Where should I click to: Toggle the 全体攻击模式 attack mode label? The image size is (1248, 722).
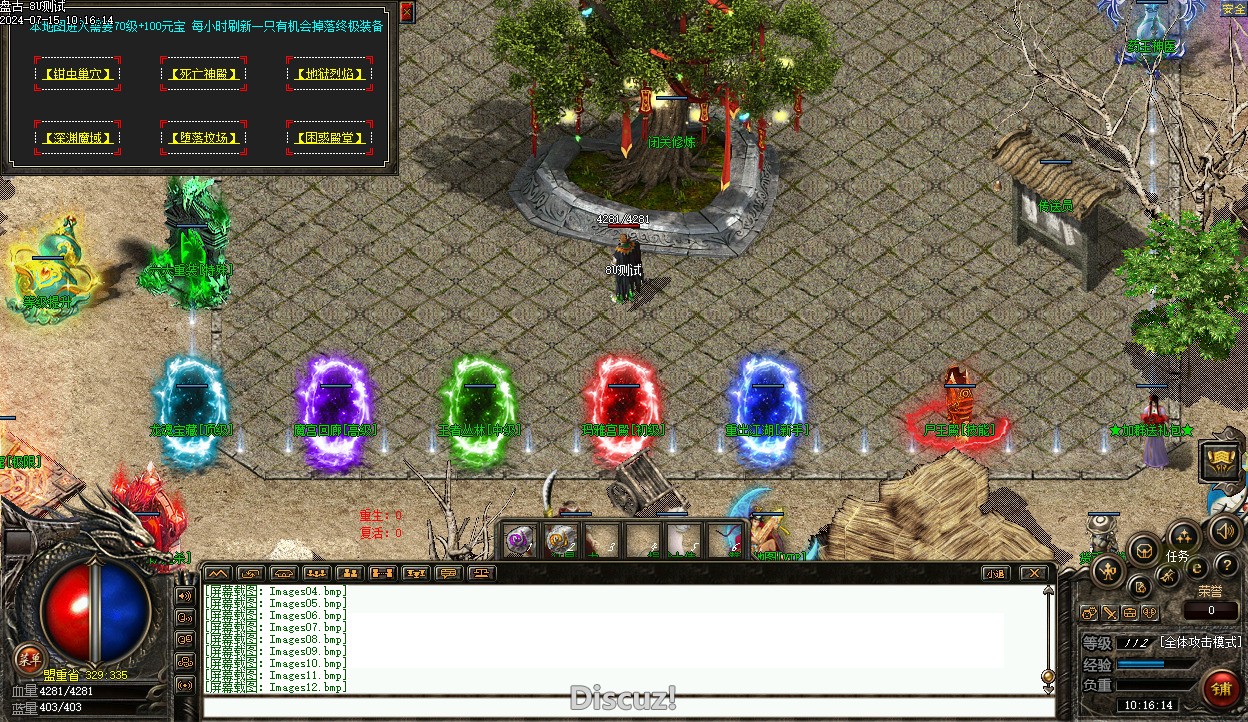pyautogui.click(x=1200, y=642)
